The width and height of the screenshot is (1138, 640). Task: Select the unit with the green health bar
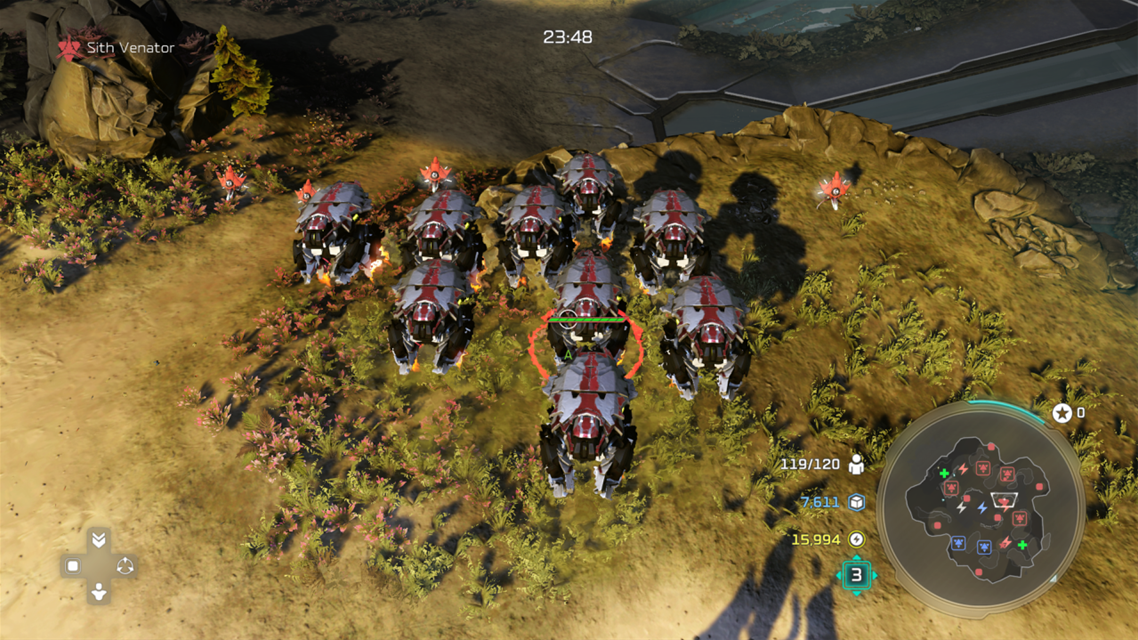(587, 300)
